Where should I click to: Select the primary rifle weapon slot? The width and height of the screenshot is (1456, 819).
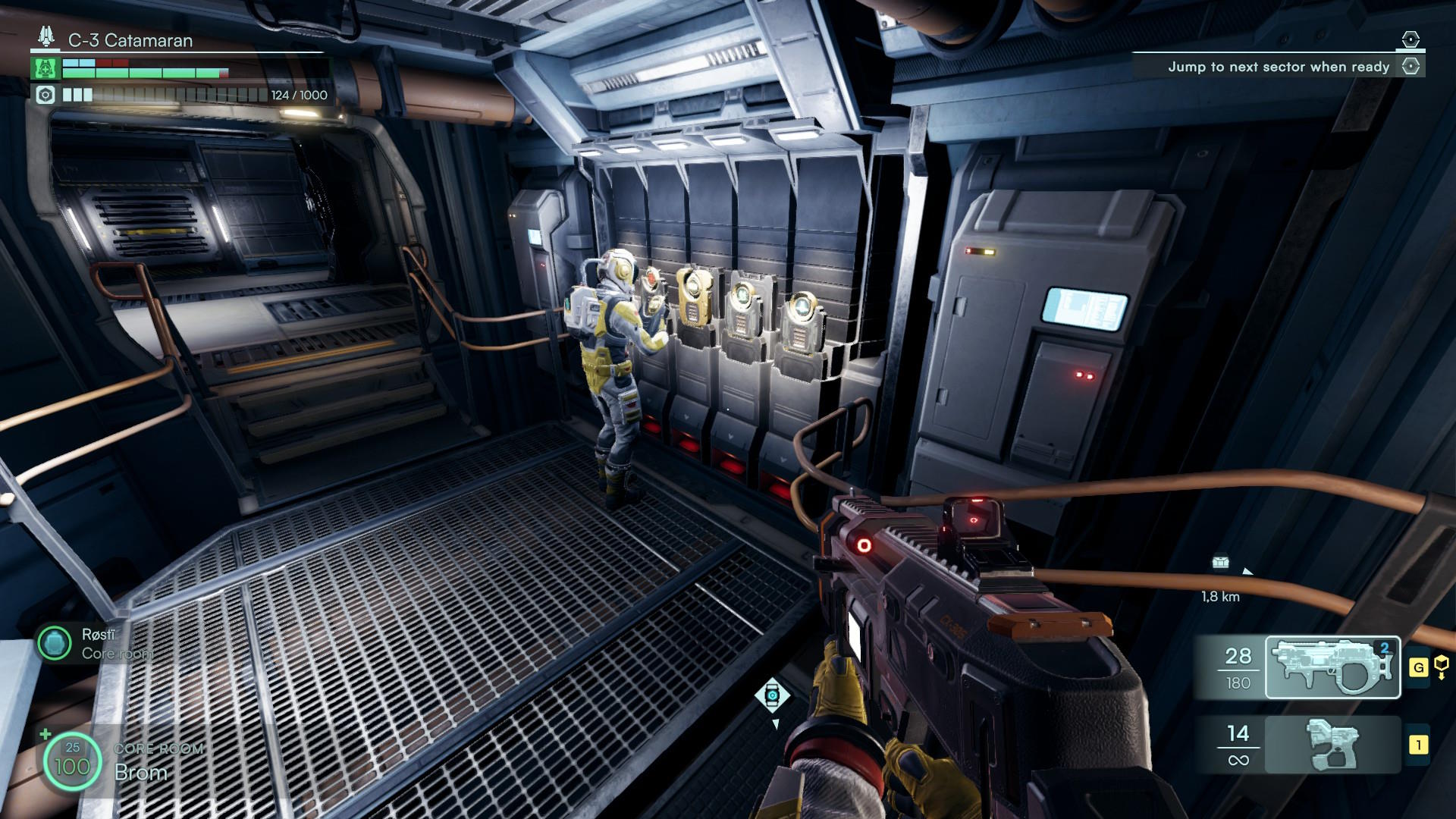1332,667
